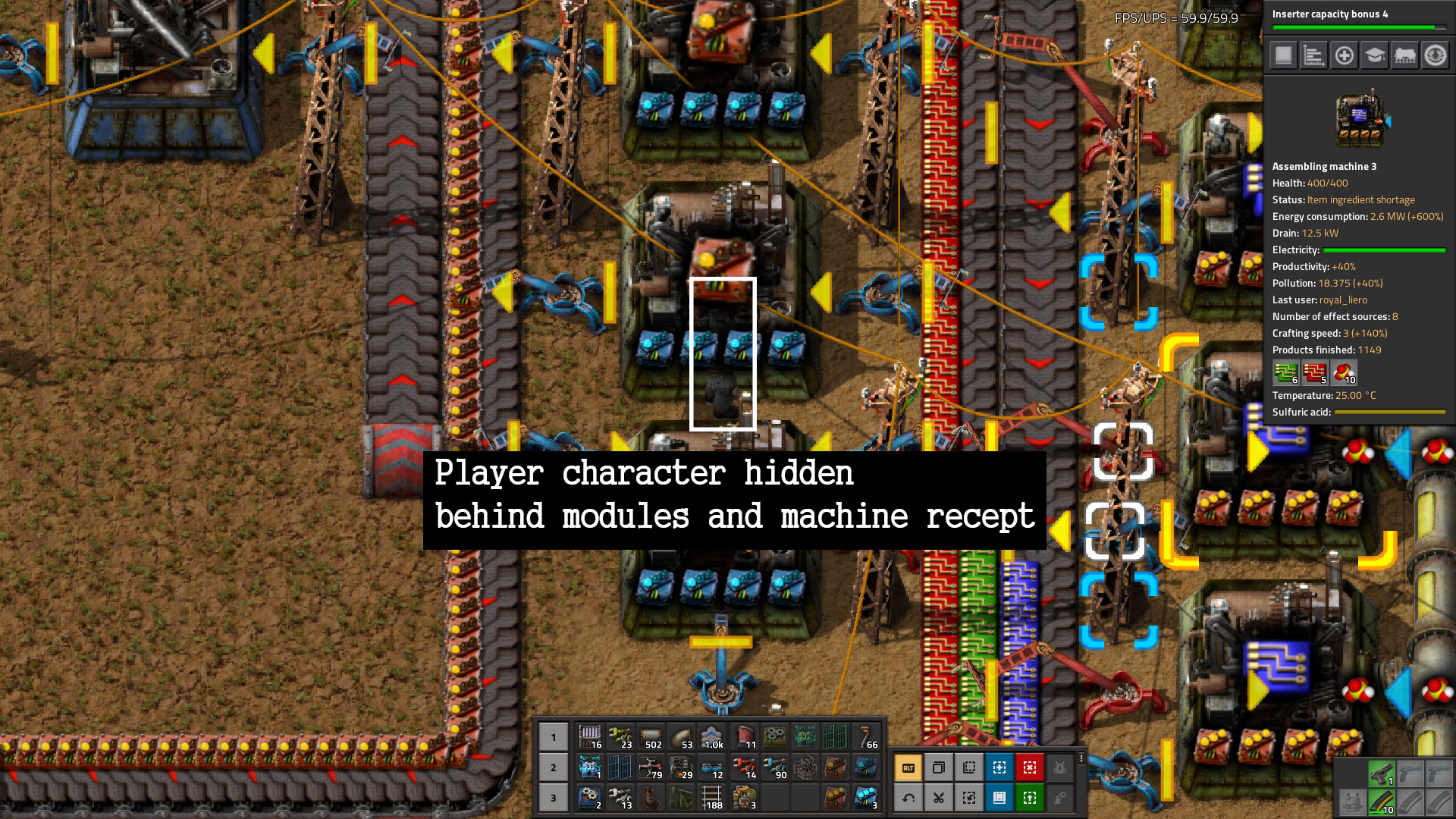
Task: Open the production statistics graph
Action: point(1313,55)
